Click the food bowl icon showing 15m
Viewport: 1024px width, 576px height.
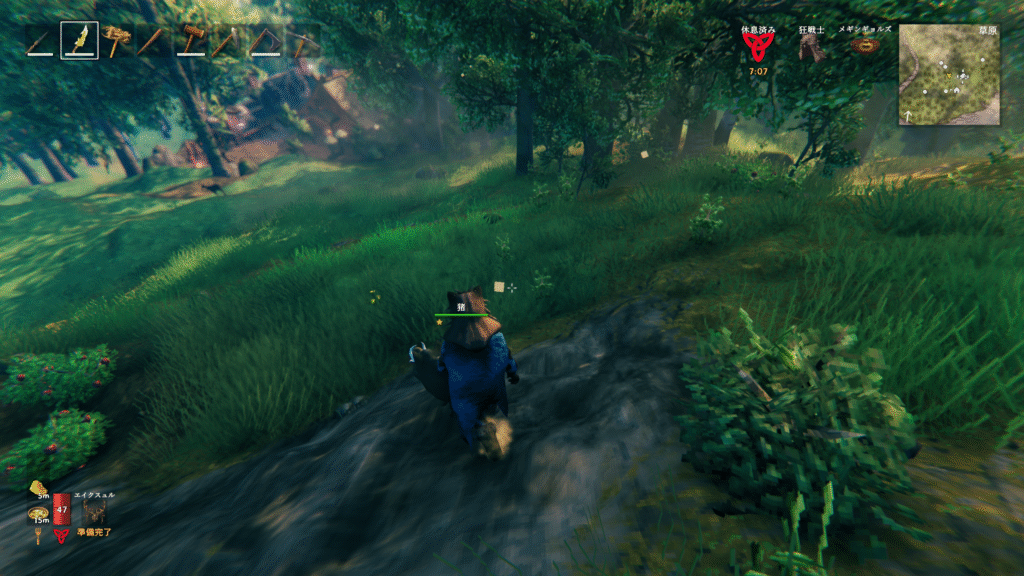point(39,514)
